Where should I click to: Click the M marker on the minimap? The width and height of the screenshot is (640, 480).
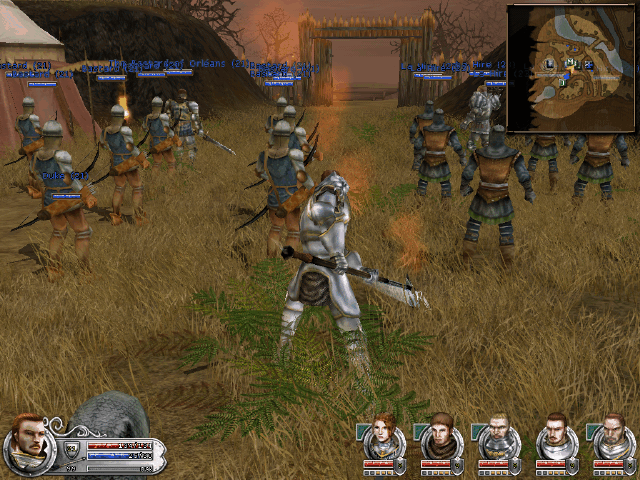pos(569,62)
